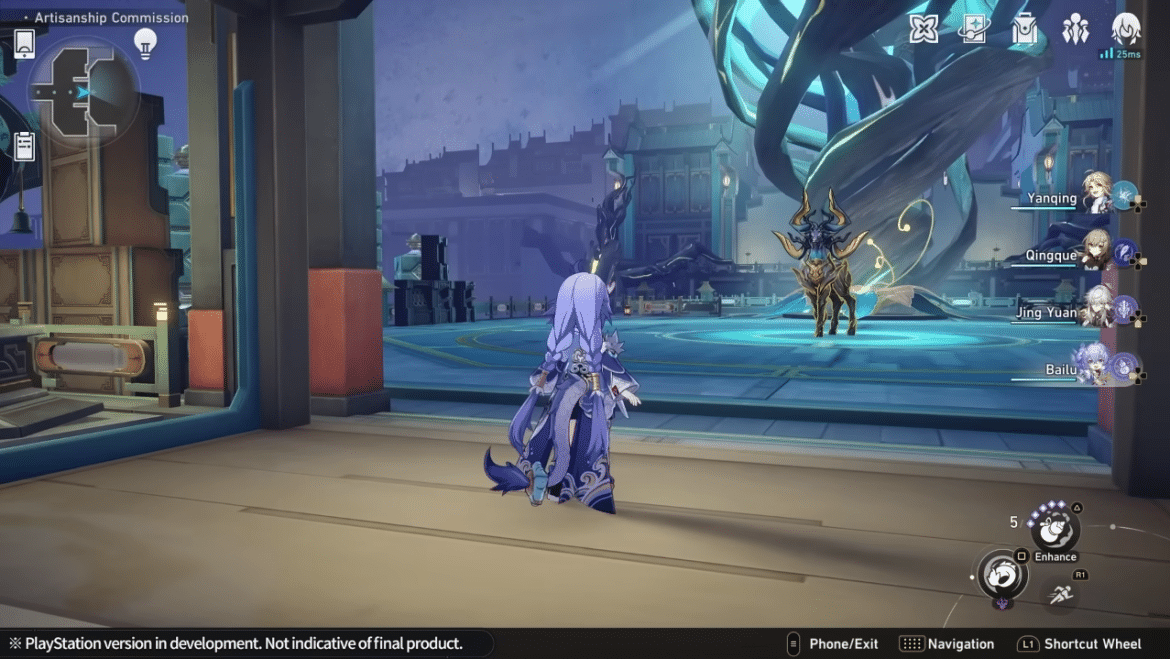Viewport: 1170px width, 659px height.
Task: Open the clipboard mission log icon
Action: click(25, 146)
